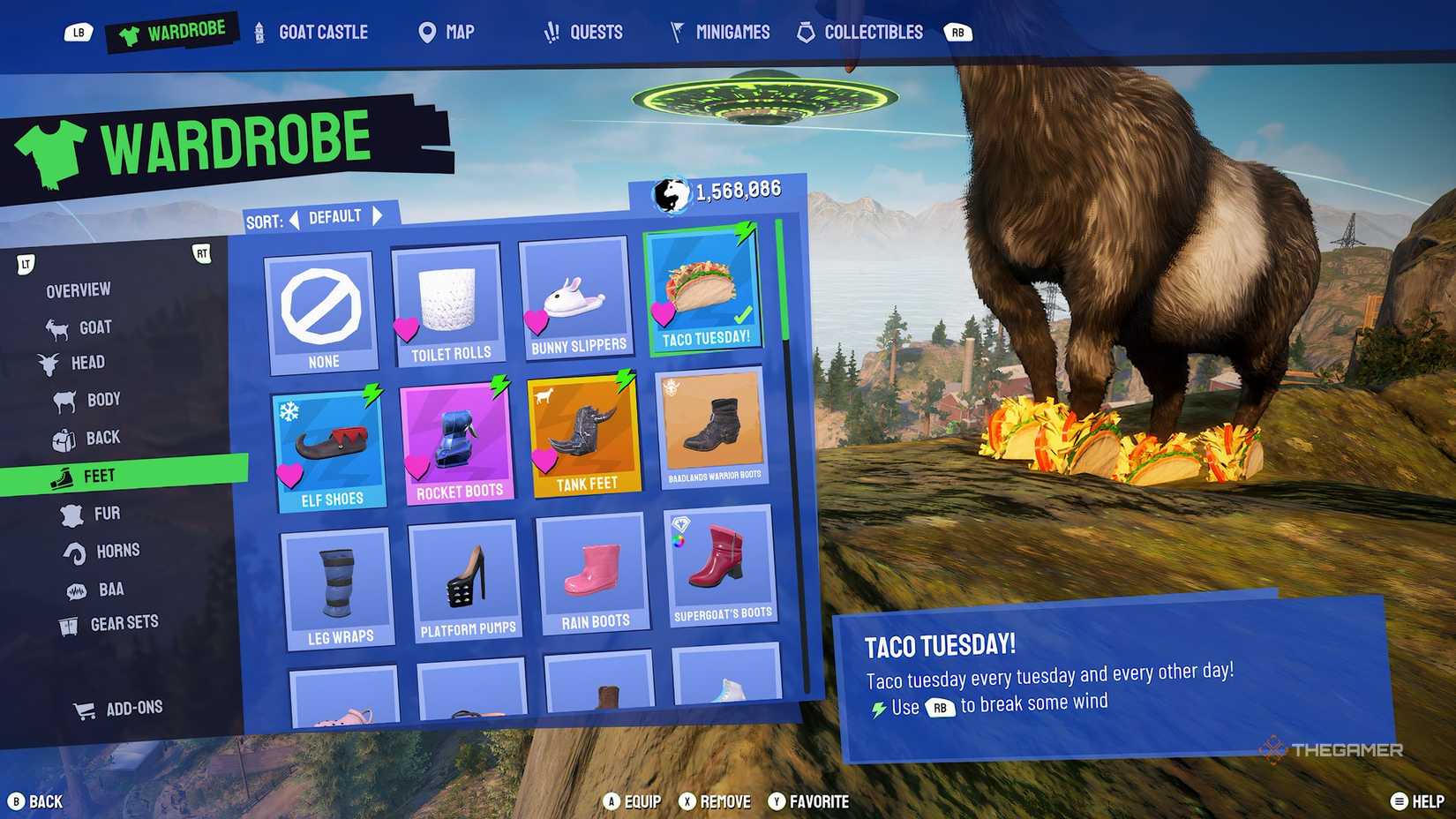Open the Sort Default selector

click(336, 214)
